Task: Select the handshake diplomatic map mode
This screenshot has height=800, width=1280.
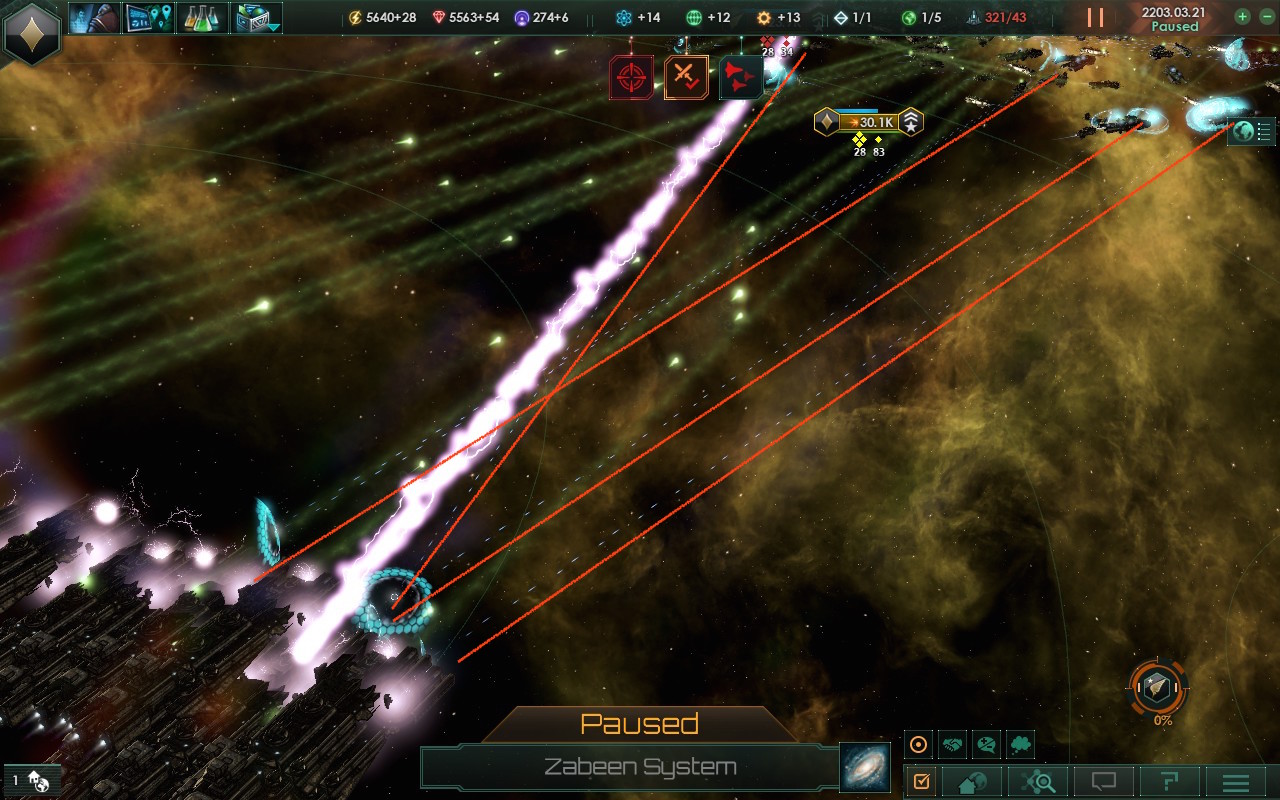Action: tap(953, 745)
